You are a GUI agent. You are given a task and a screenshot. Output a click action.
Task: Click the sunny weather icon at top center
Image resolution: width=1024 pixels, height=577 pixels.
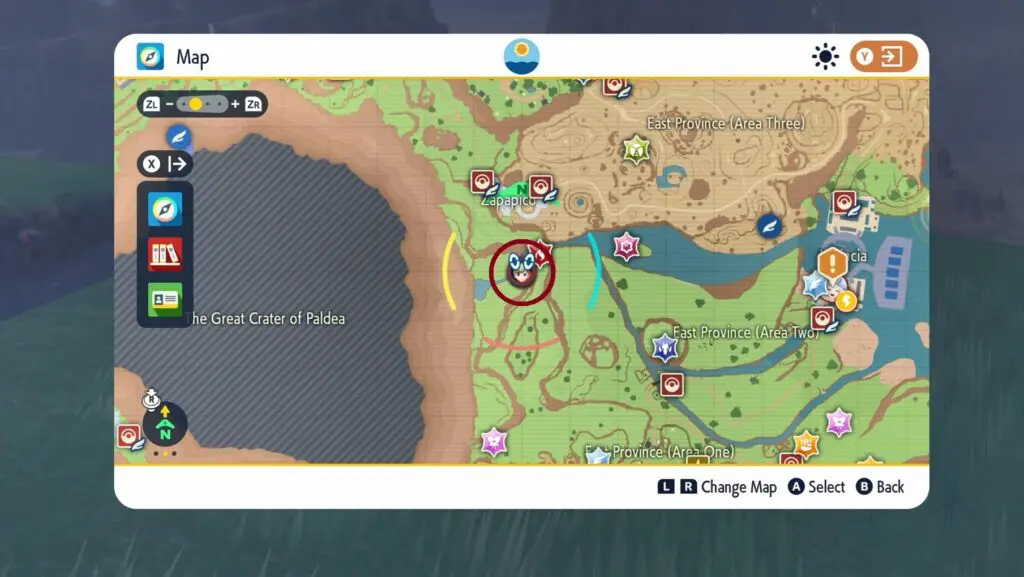[x=521, y=56]
